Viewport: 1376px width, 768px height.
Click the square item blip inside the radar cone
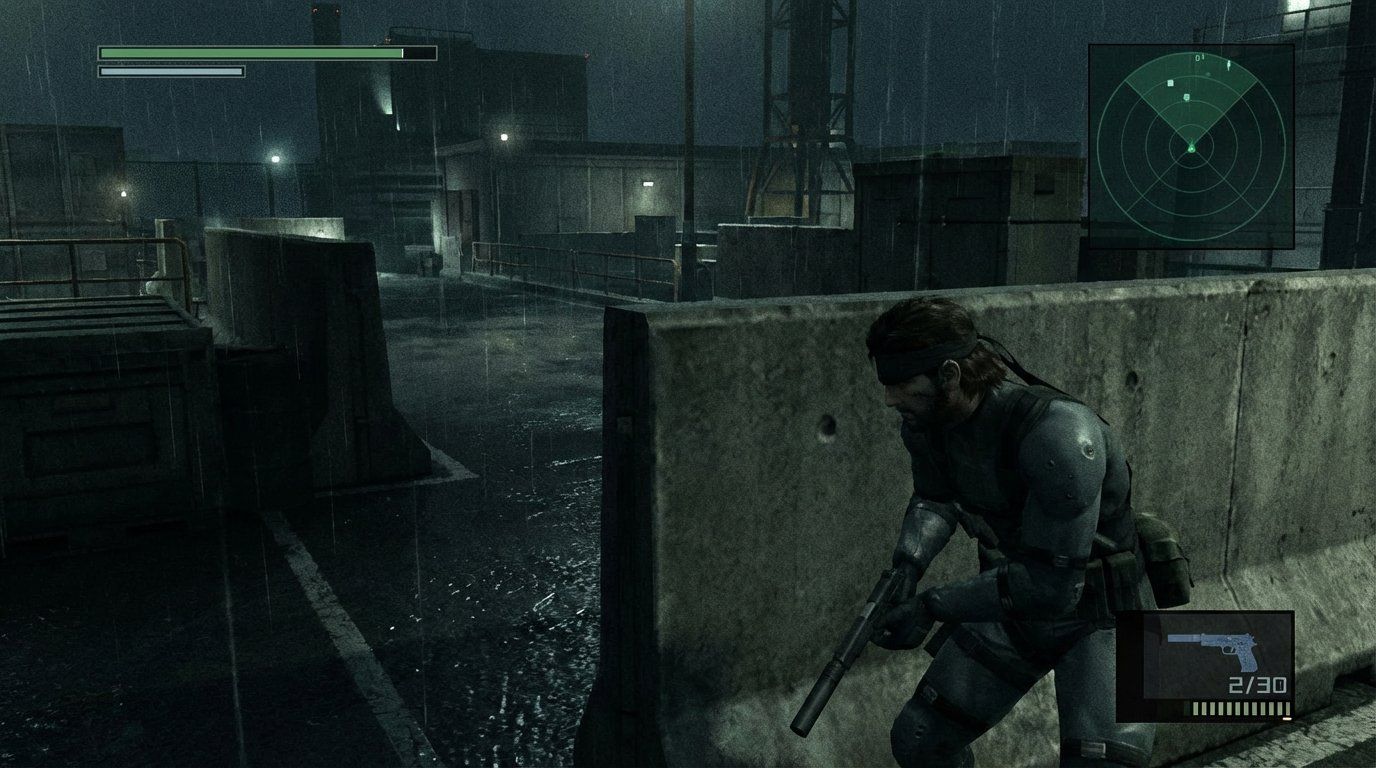[x=1171, y=82]
